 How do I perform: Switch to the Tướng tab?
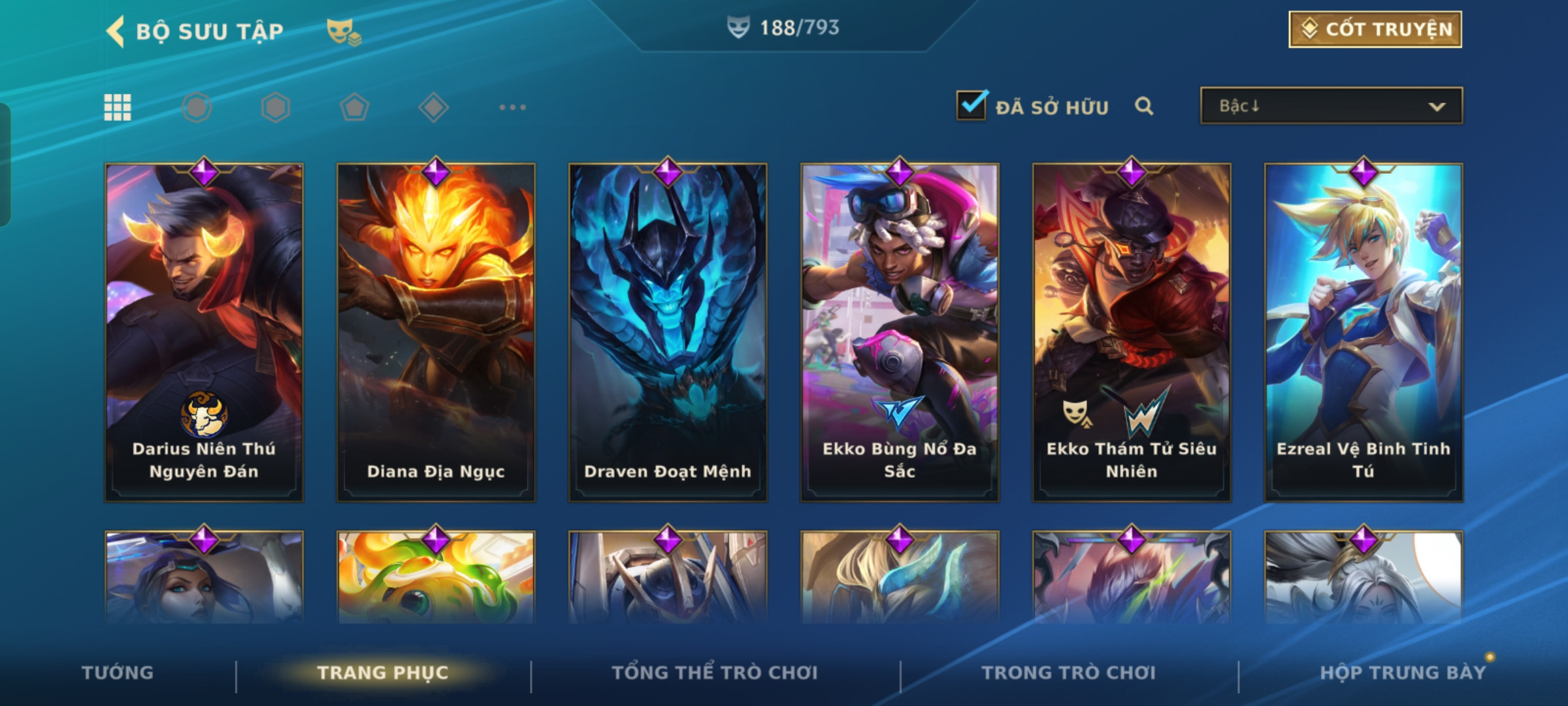point(118,673)
